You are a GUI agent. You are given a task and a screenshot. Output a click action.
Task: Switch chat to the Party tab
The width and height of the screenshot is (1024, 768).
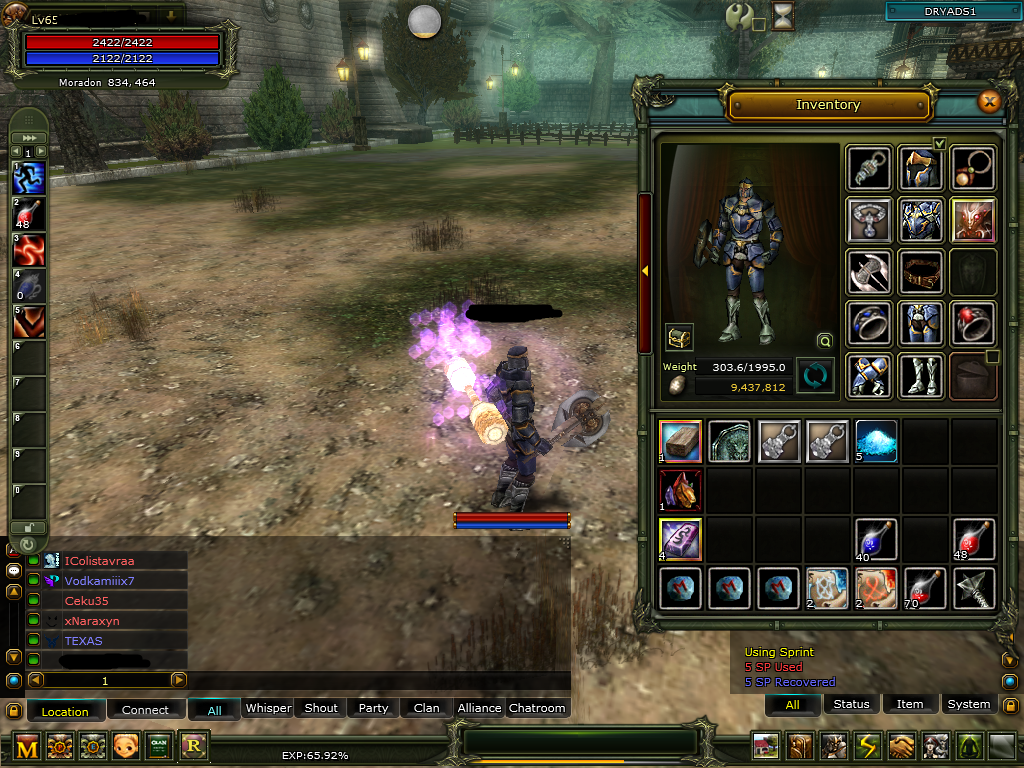(x=373, y=708)
